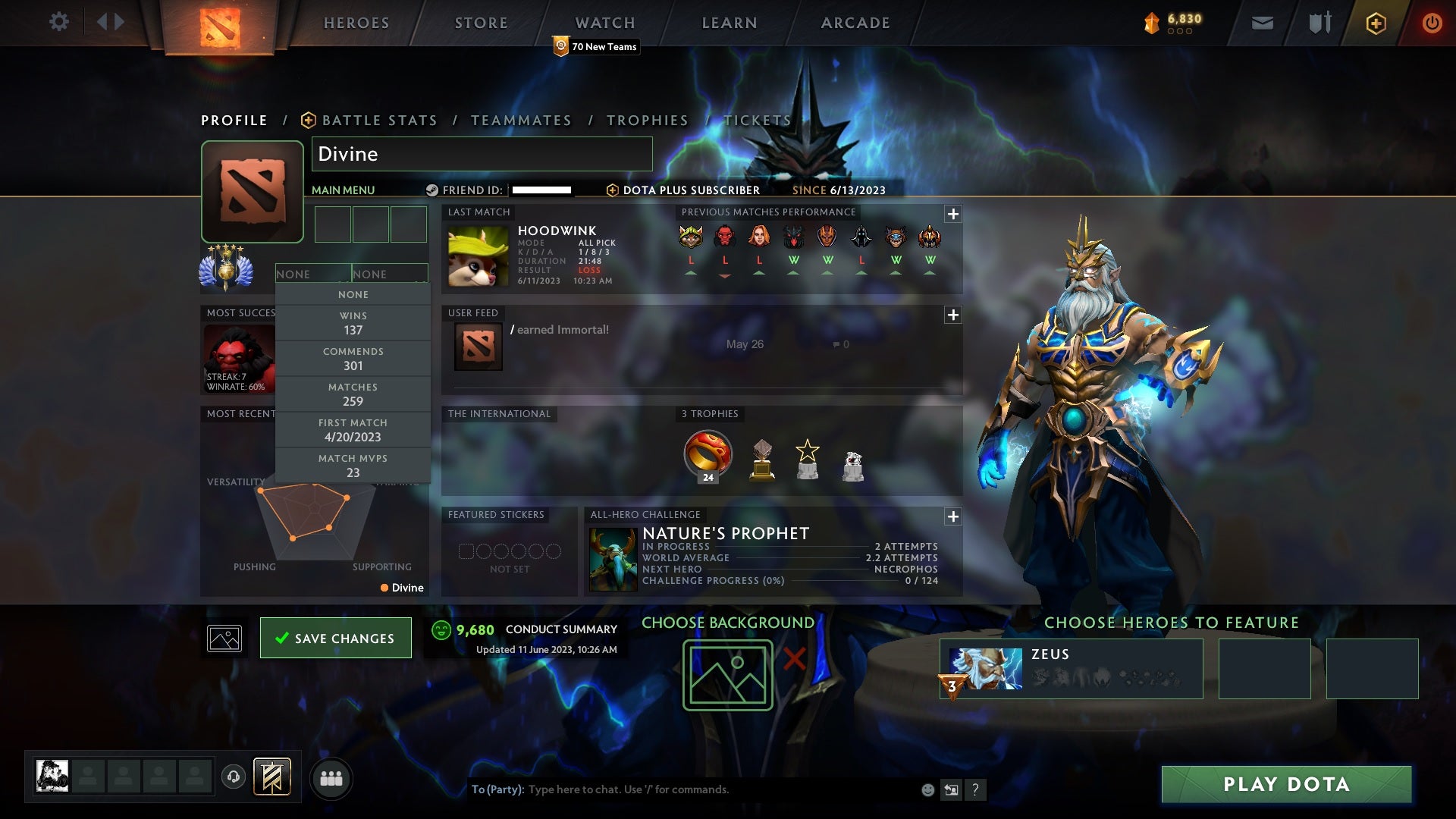Open the Armory shield-and-sword icon
The height and width of the screenshot is (819, 1456).
pos(1318,23)
